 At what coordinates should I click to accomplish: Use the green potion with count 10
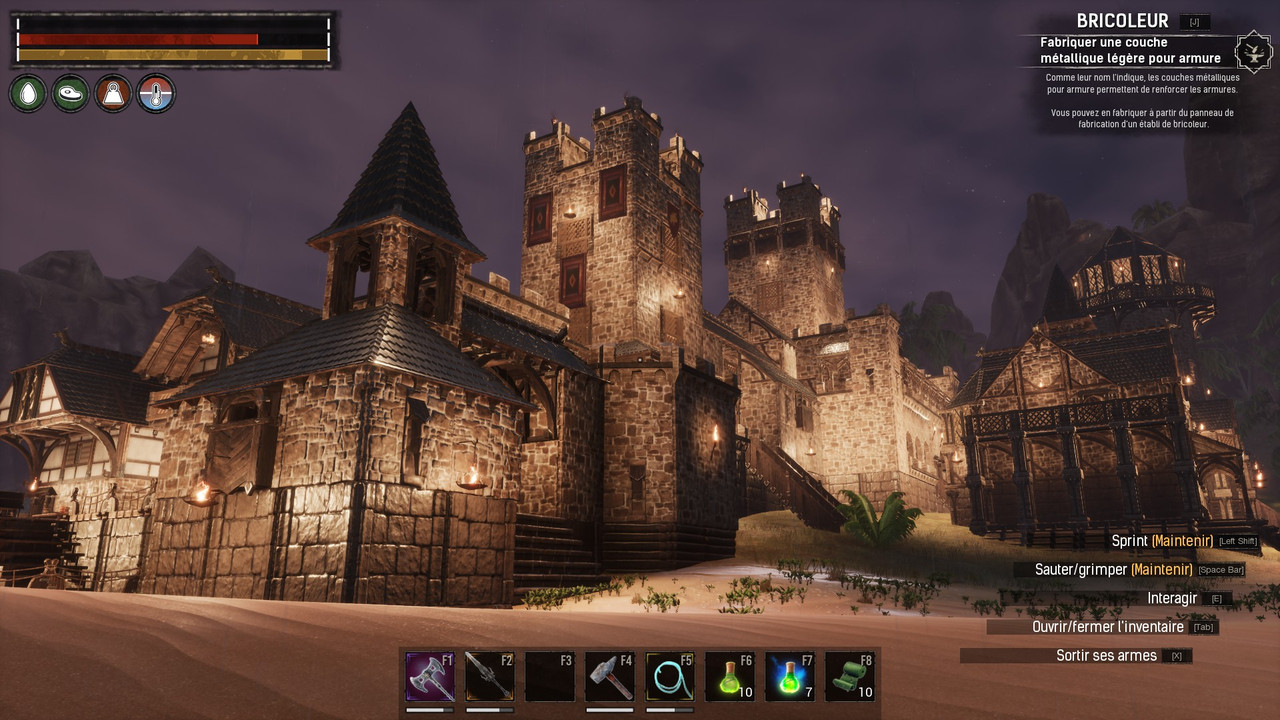[730, 677]
